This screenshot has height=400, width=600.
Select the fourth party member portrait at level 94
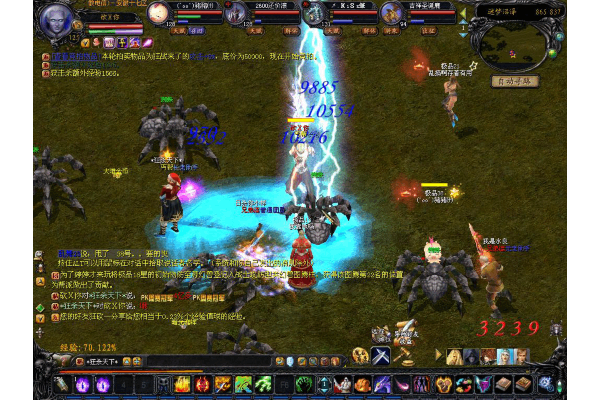tap(393, 15)
